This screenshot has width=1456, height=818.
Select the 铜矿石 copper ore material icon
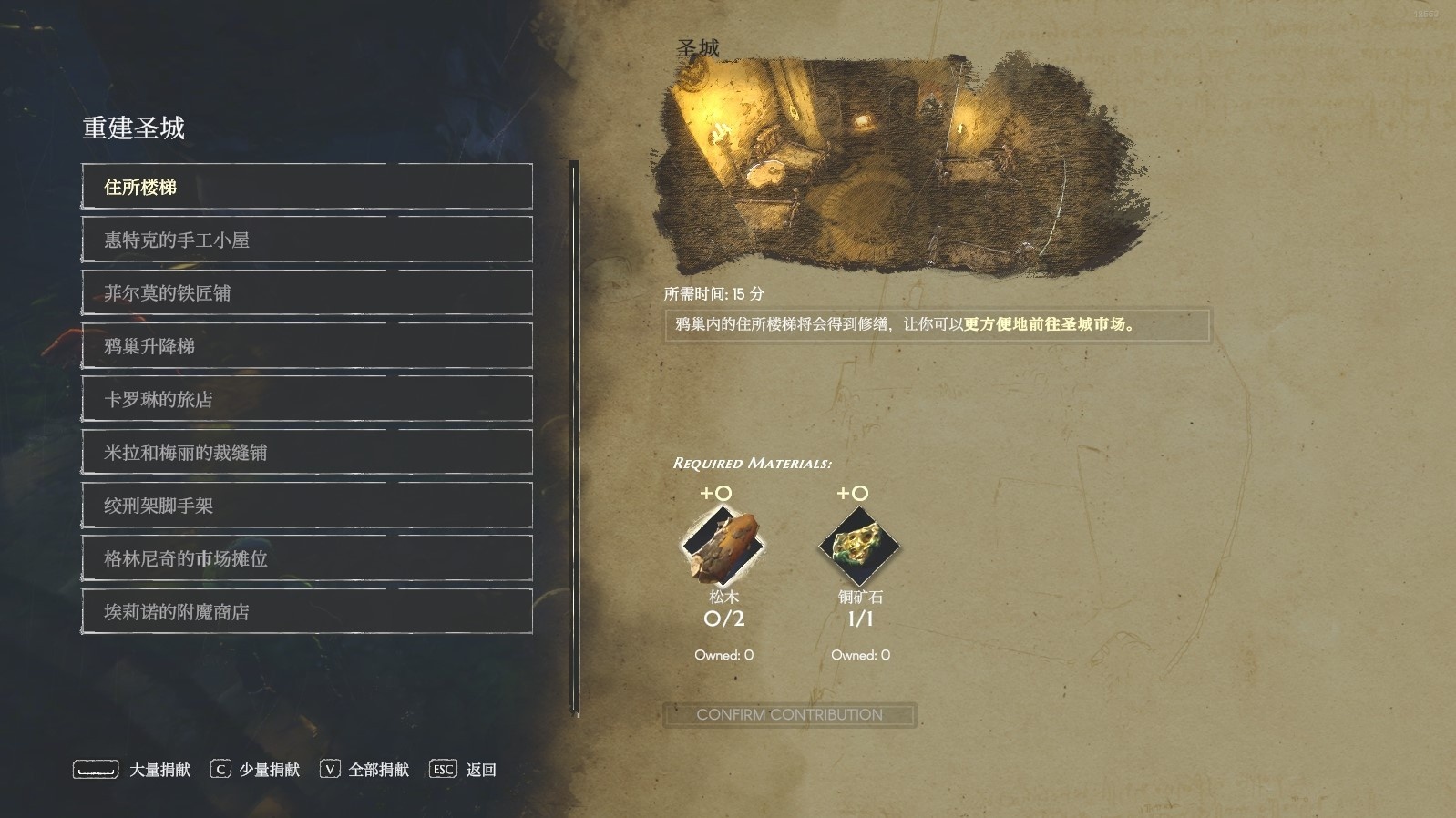point(859,547)
